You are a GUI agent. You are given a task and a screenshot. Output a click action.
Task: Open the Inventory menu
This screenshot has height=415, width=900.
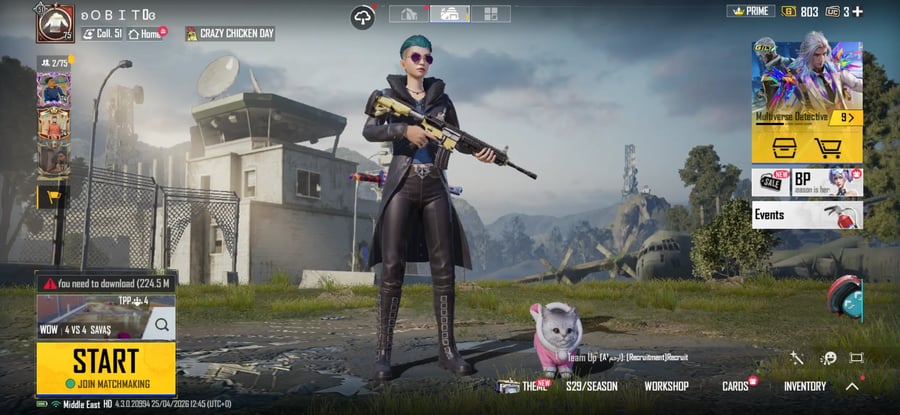pyautogui.click(x=804, y=386)
